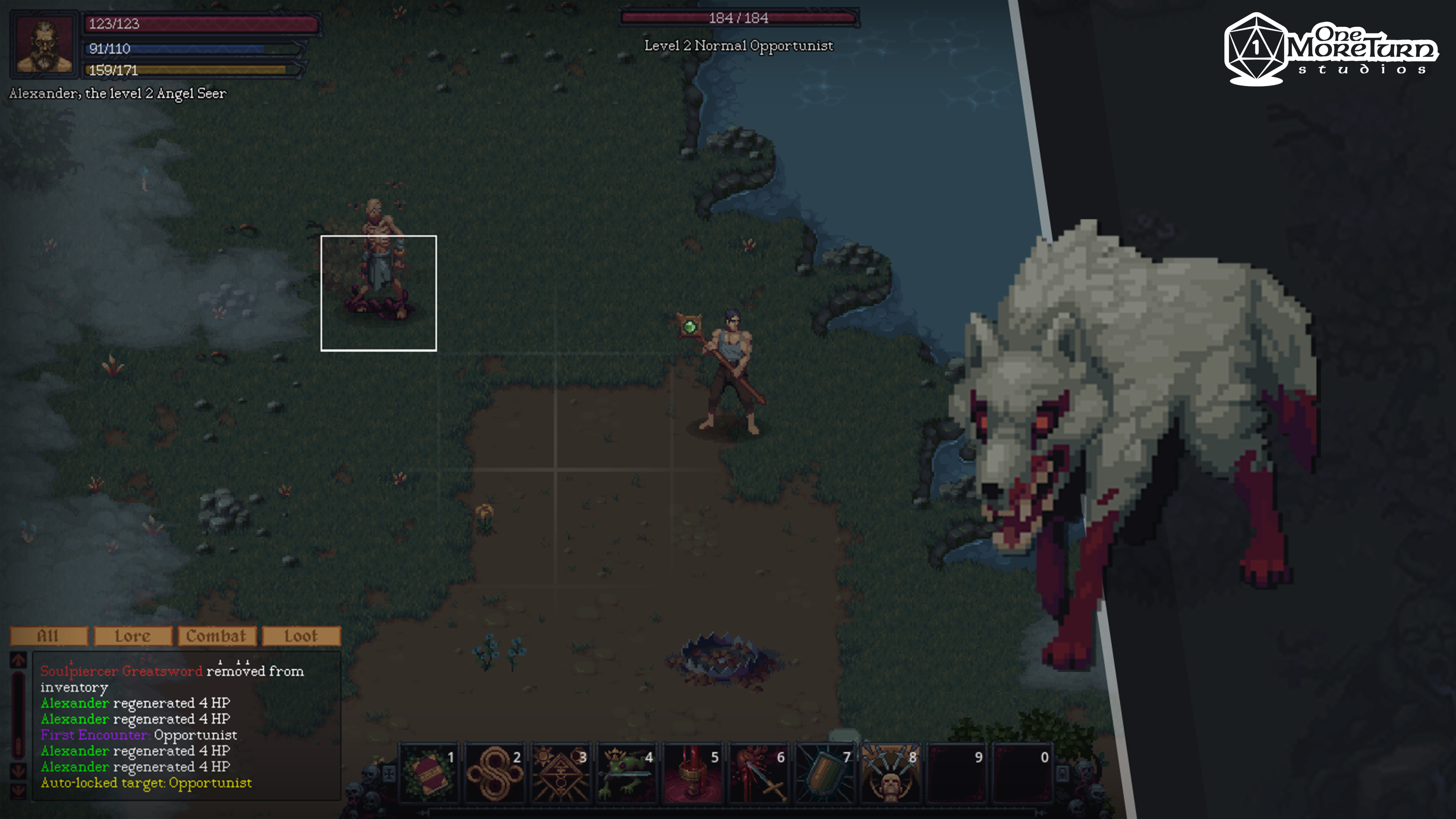Screen dimensions: 1456x819
Task: Click the message log's up arrow button
Action: coord(18,660)
